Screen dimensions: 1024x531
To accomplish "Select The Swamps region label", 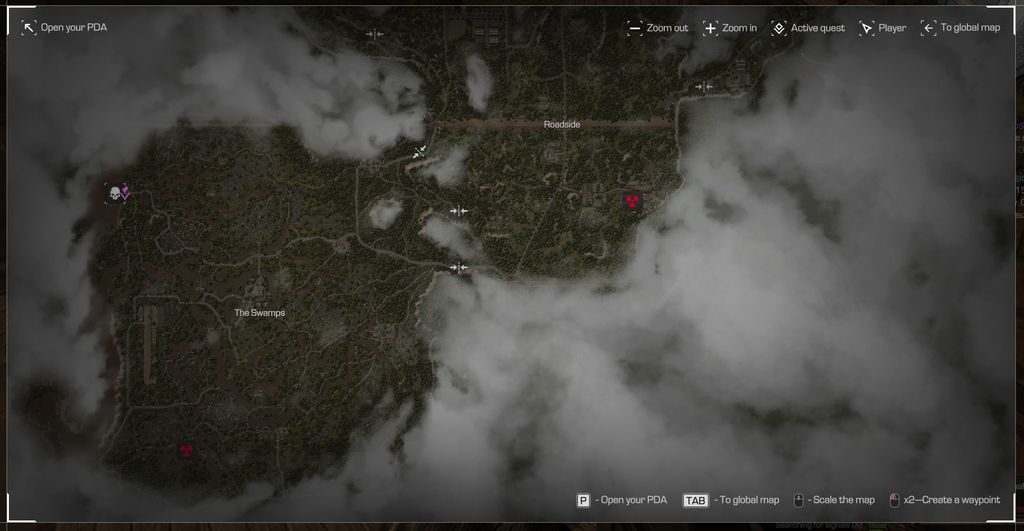I will tap(259, 313).
